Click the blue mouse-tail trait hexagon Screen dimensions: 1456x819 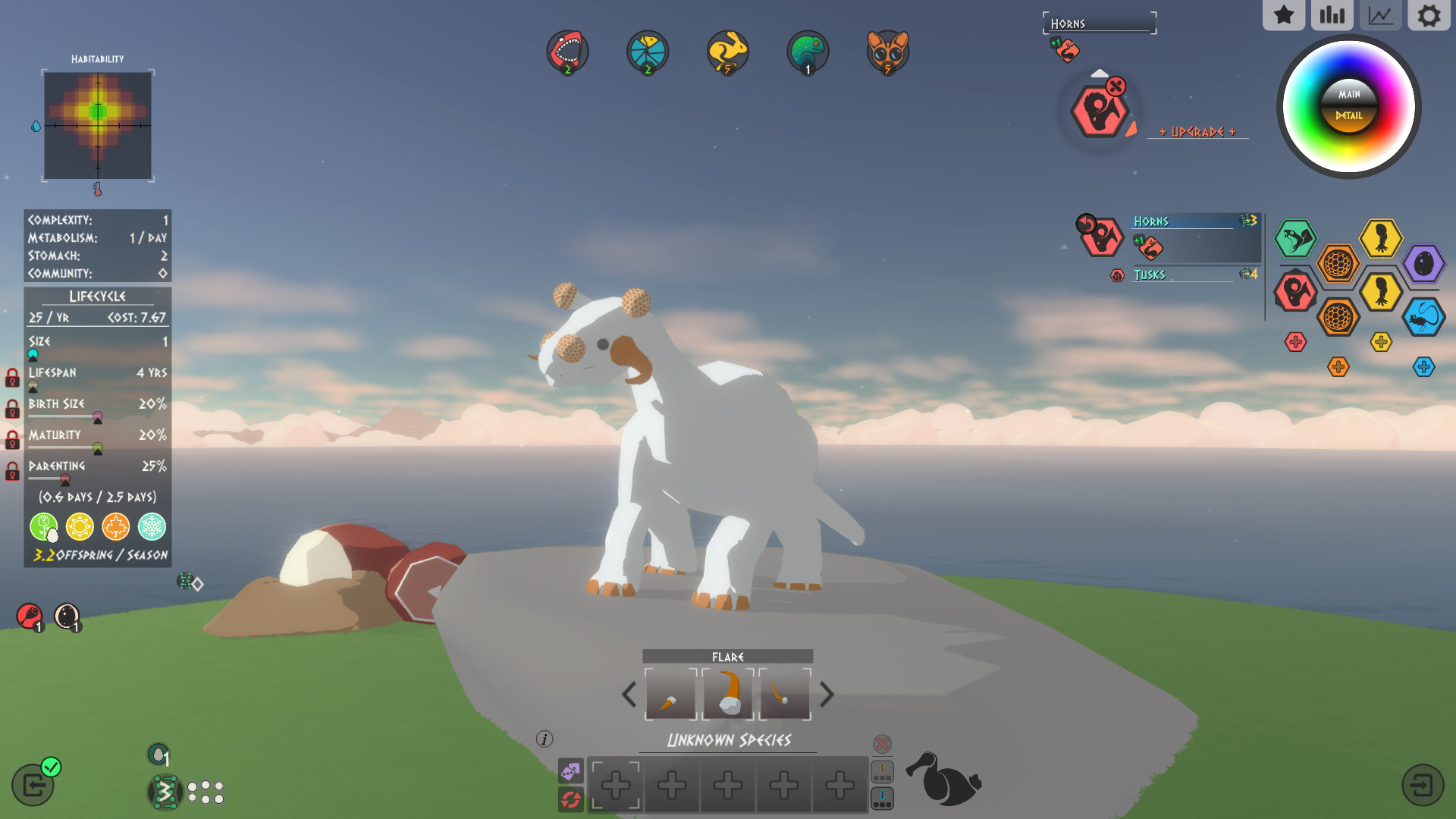1424,318
